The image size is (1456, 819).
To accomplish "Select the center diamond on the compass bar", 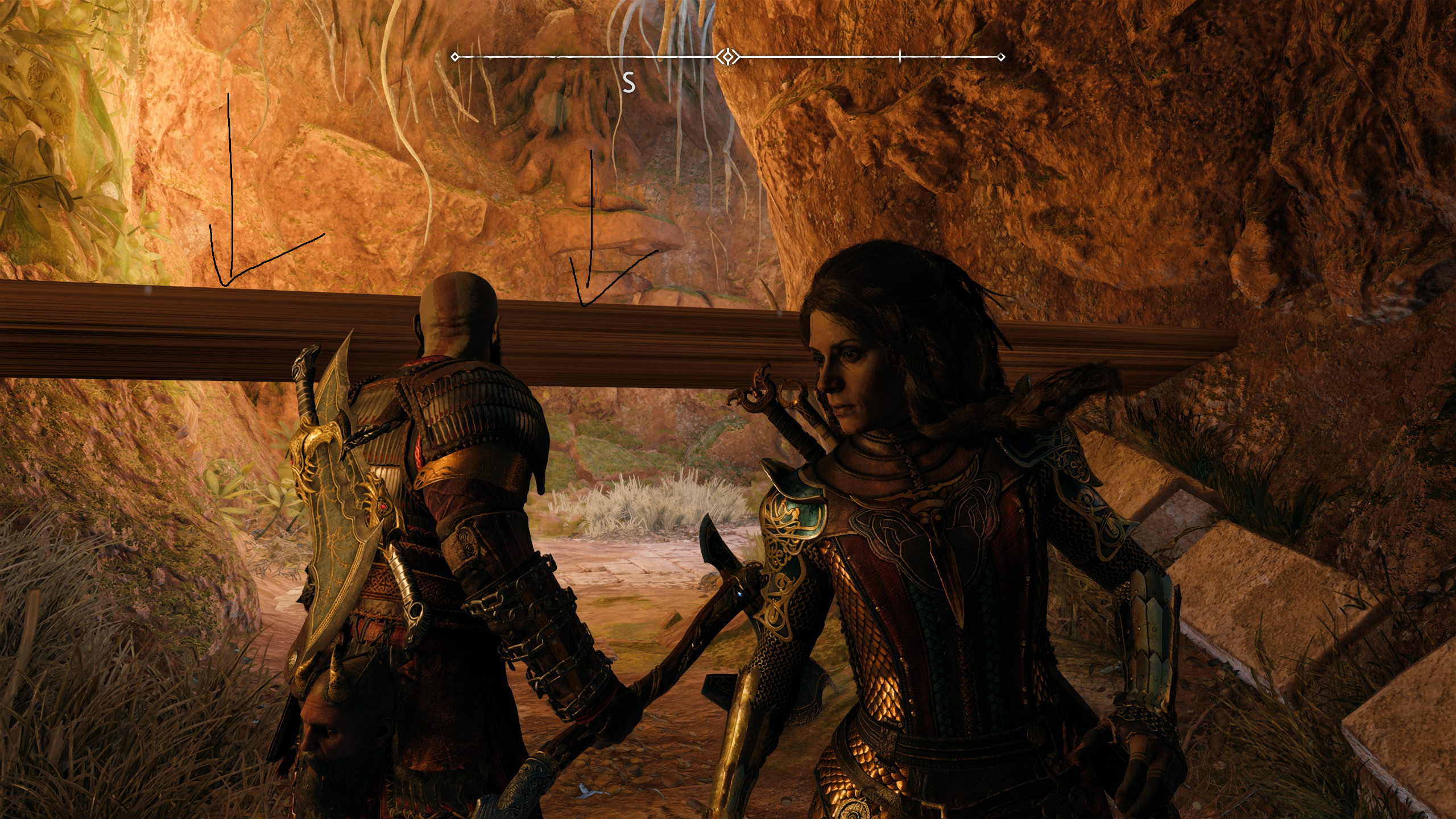I will click(x=727, y=57).
